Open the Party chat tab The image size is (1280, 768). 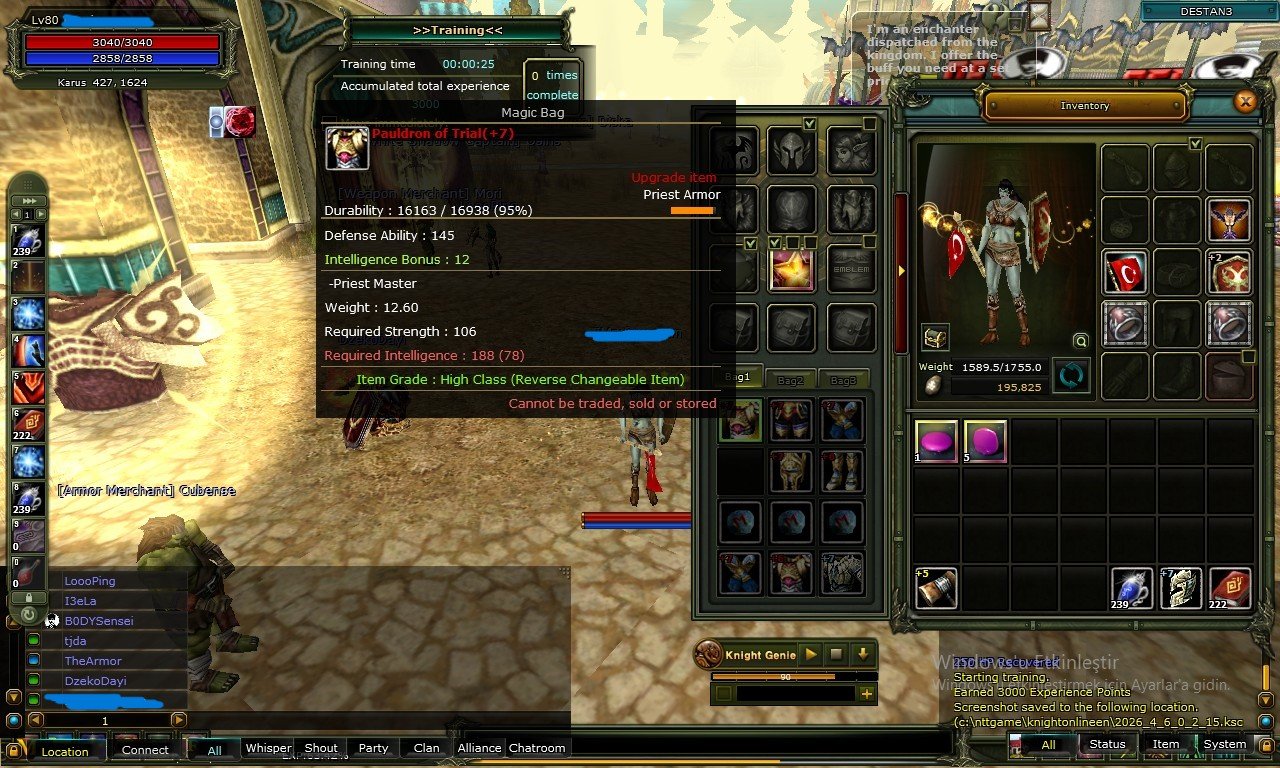click(373, 748)
